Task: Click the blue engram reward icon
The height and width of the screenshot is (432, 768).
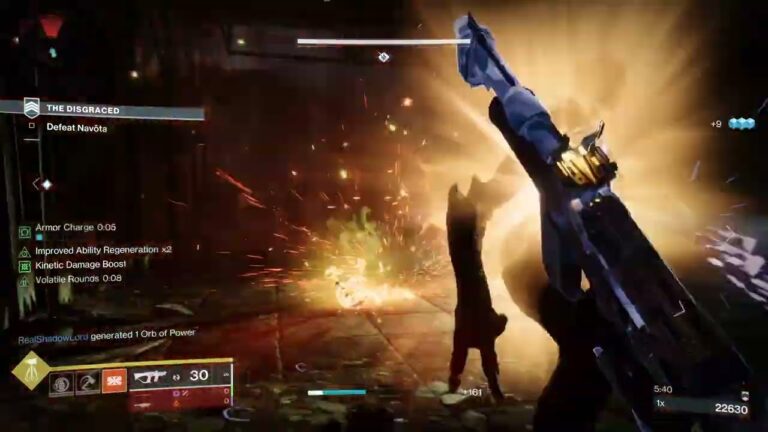Action: click(740, 124)
